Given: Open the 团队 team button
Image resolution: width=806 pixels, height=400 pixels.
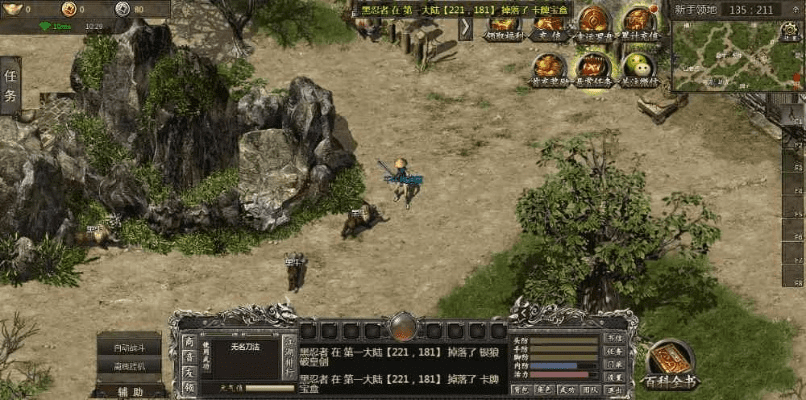Looking at the screenshot, I should [591, 390].
